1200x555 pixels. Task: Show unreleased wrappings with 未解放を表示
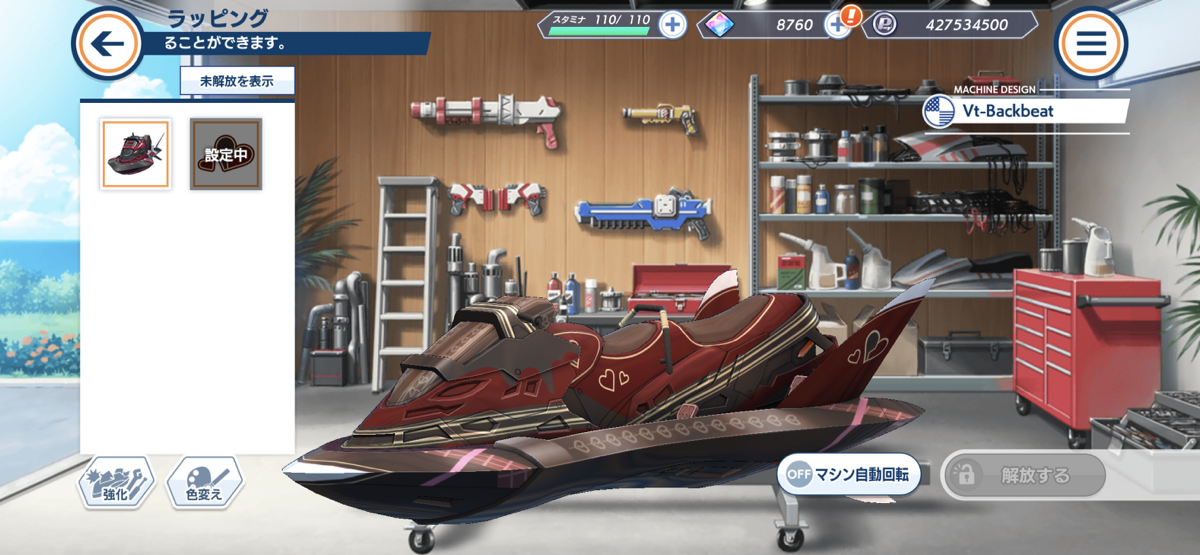[x=236, y=81]
